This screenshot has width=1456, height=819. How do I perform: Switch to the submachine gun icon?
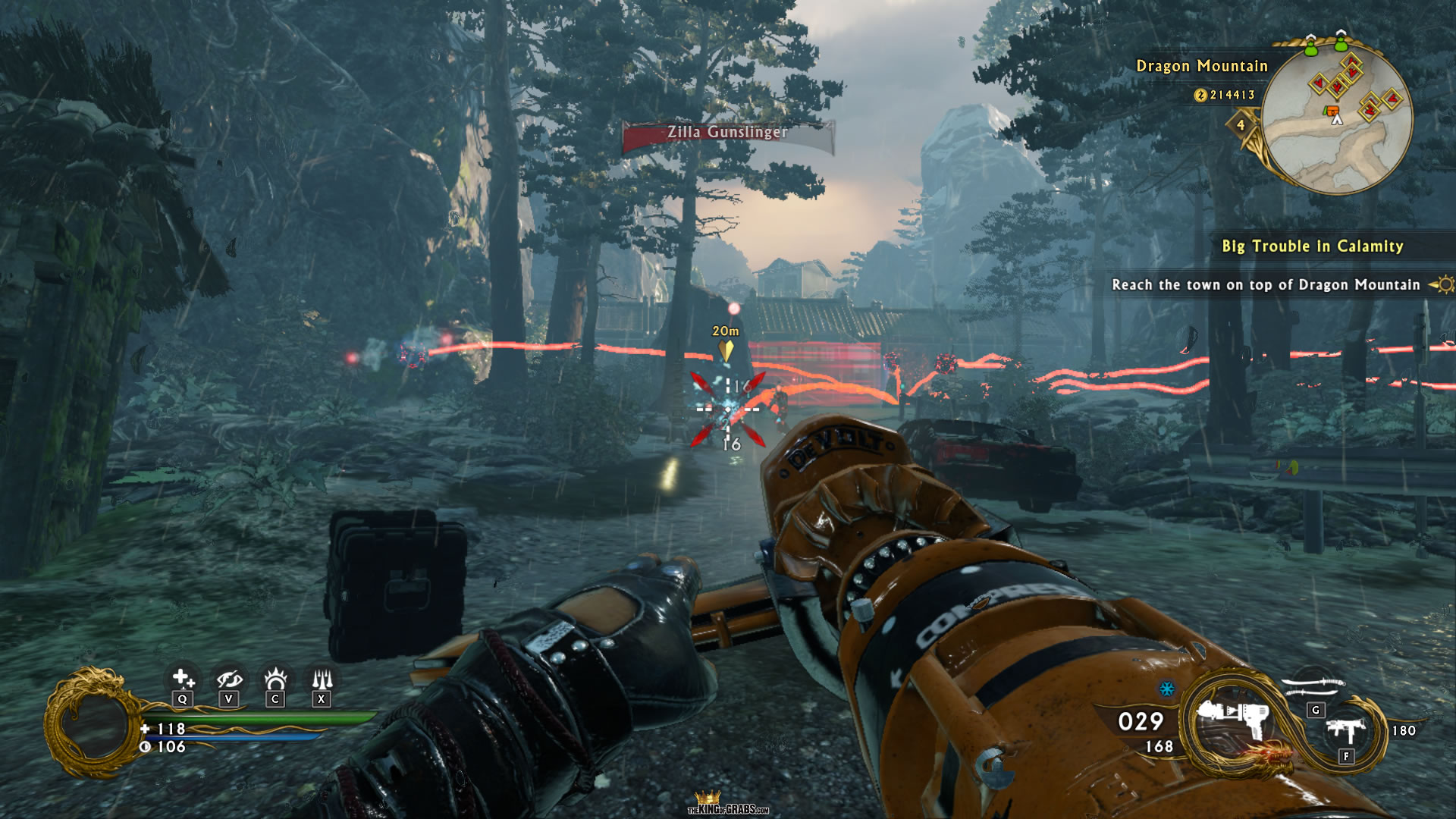pyautogui.click(x=1345, y=731)
